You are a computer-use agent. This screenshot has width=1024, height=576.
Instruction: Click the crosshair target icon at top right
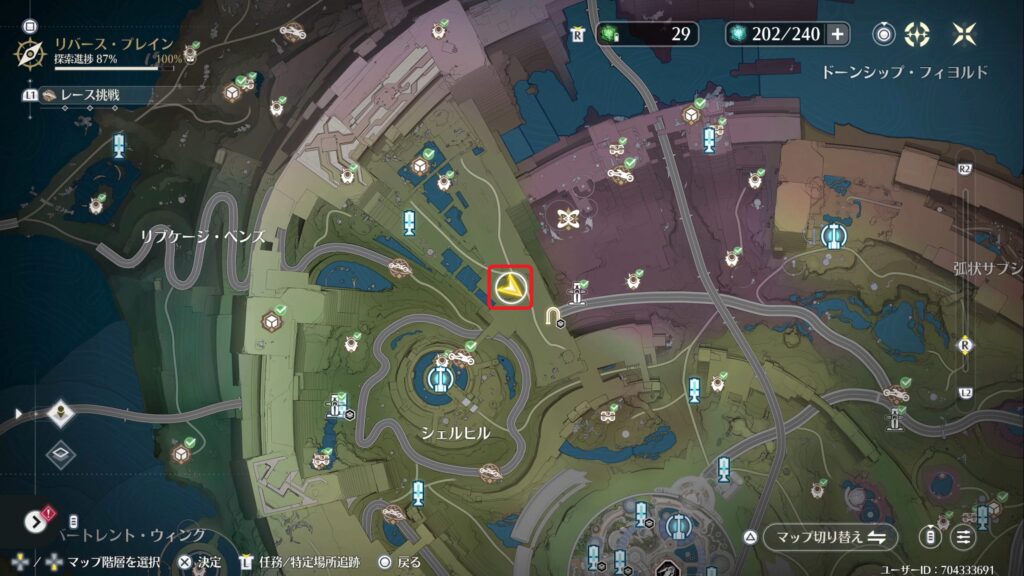click(916, 34)
